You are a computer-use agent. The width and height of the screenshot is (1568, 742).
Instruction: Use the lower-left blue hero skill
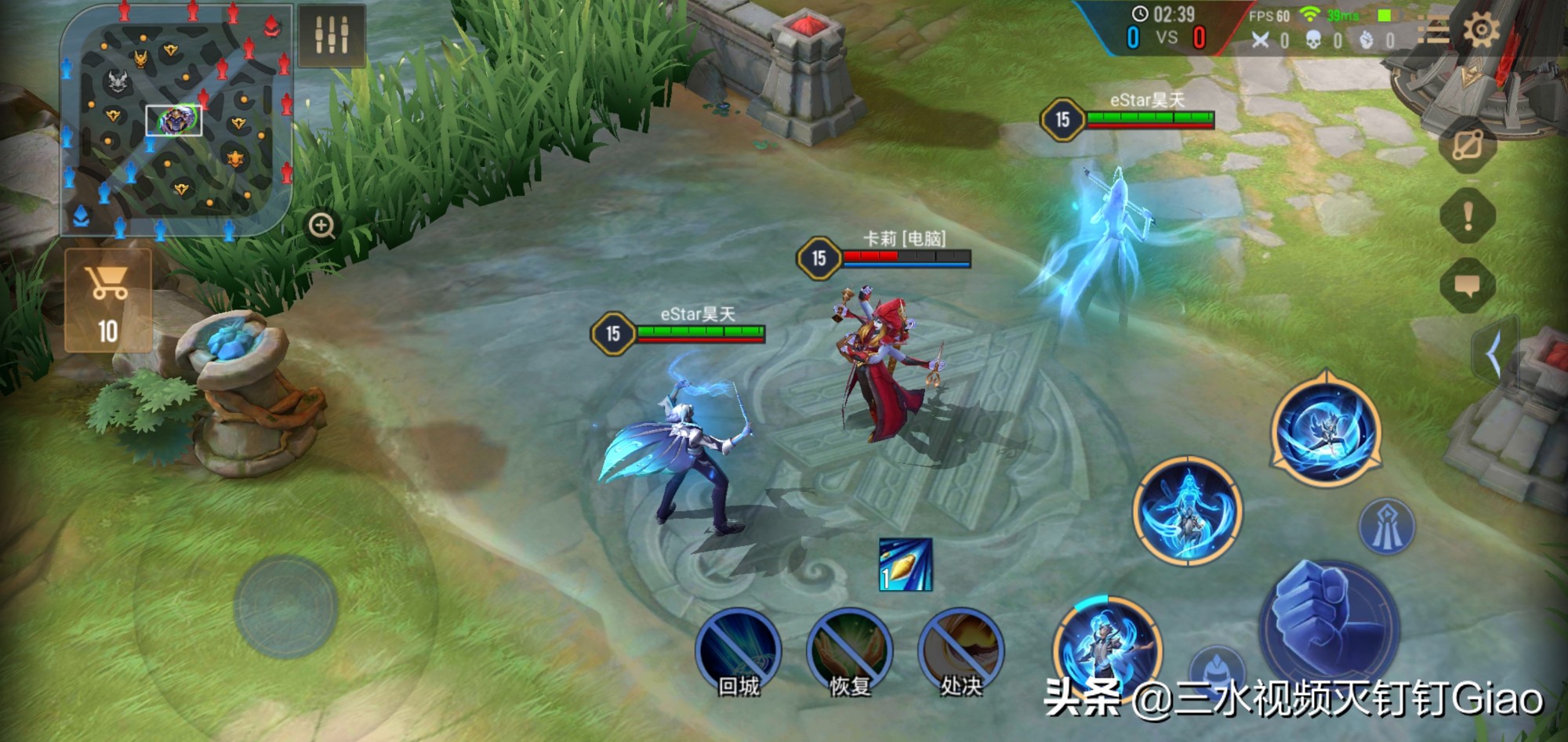1108,646
